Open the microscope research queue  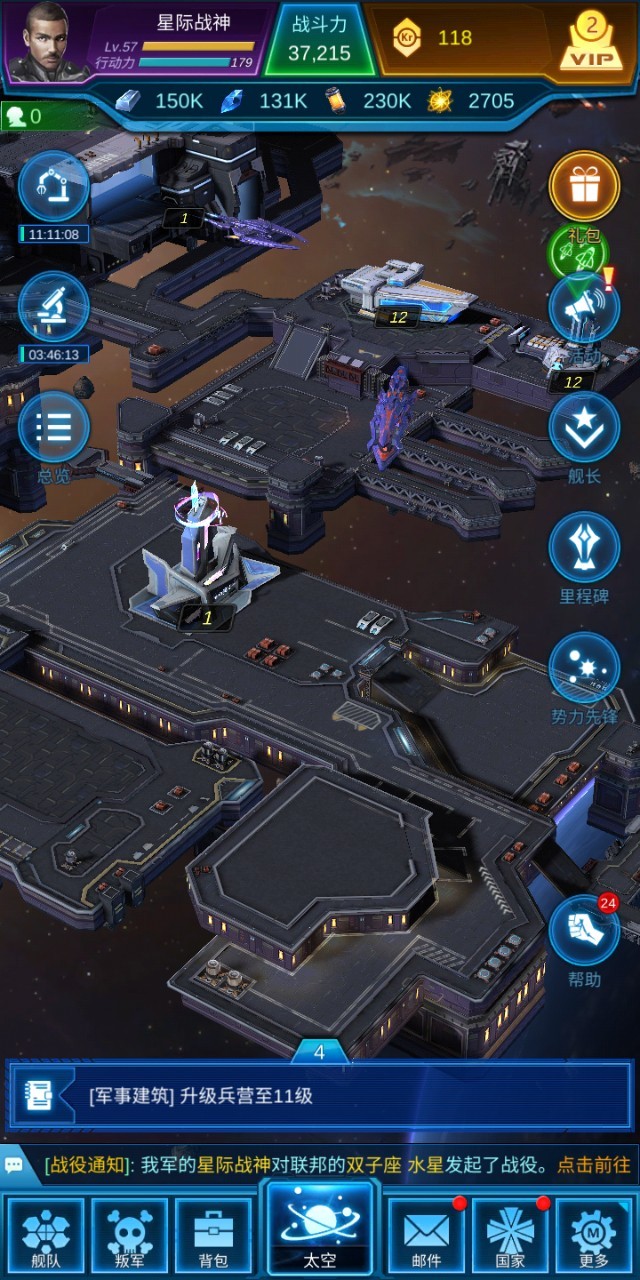54,307
